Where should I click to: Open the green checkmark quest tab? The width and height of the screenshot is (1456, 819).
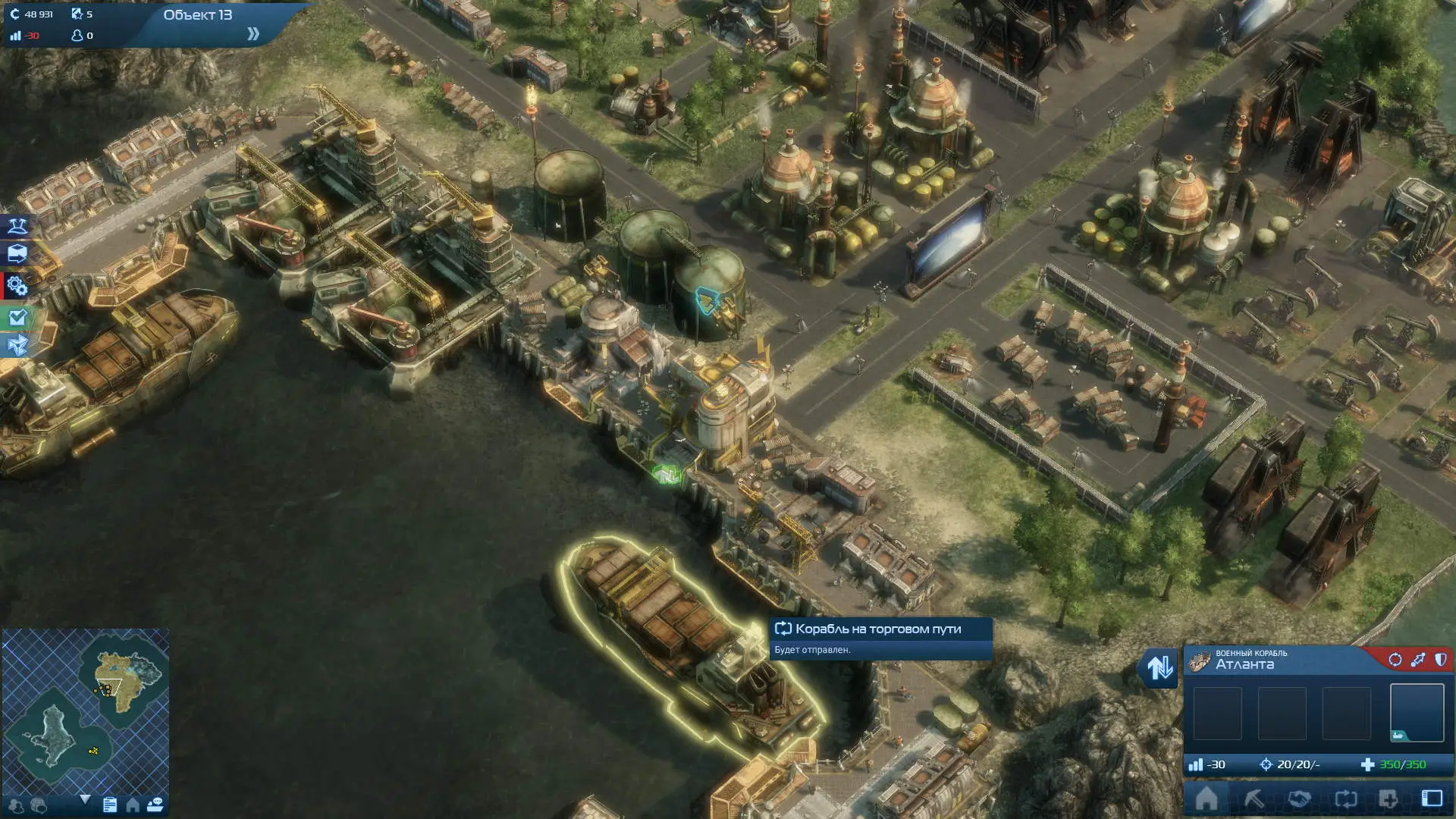pos(17,318)
